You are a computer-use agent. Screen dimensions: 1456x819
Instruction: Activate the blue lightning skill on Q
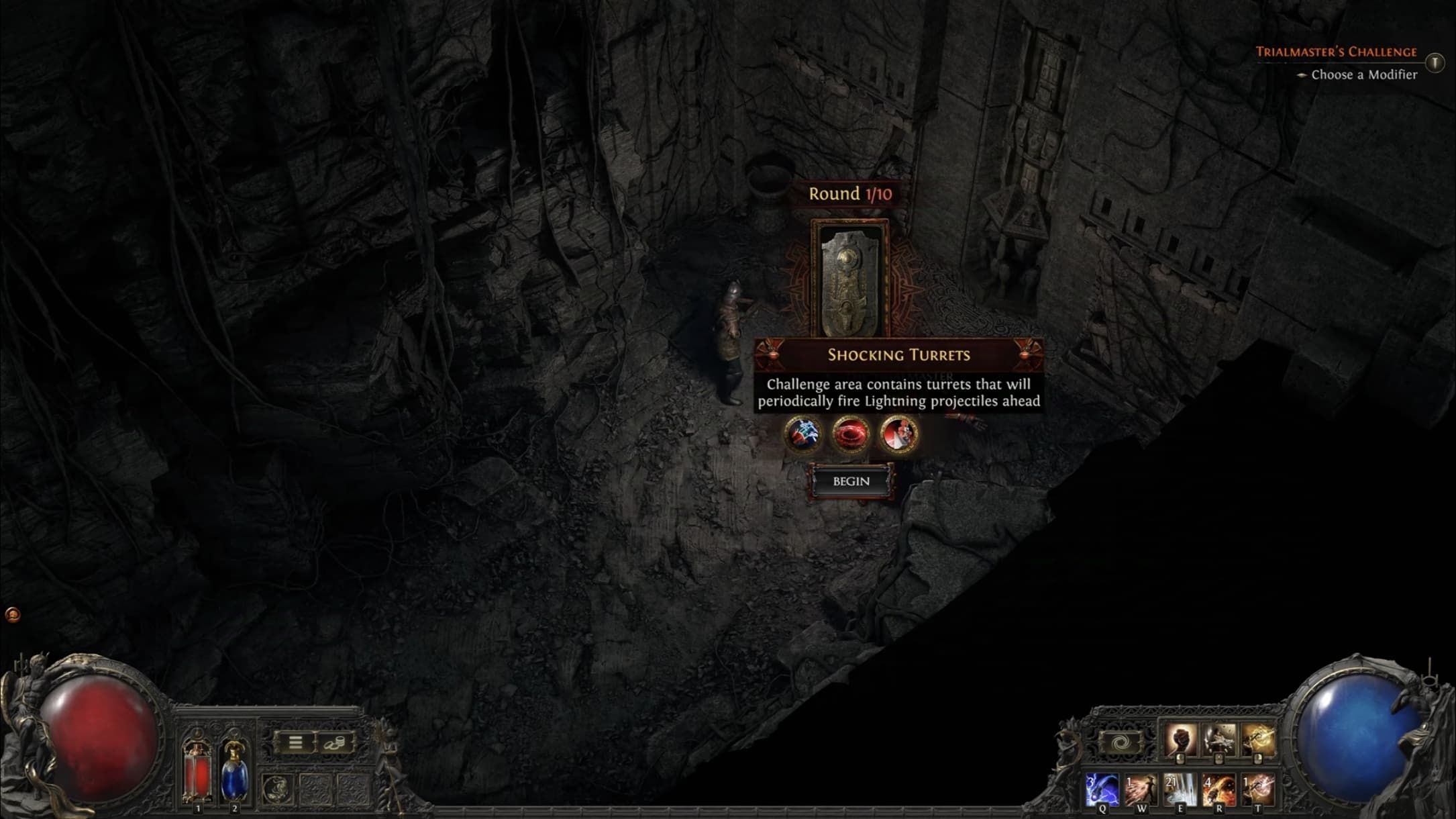(1102, 789)
